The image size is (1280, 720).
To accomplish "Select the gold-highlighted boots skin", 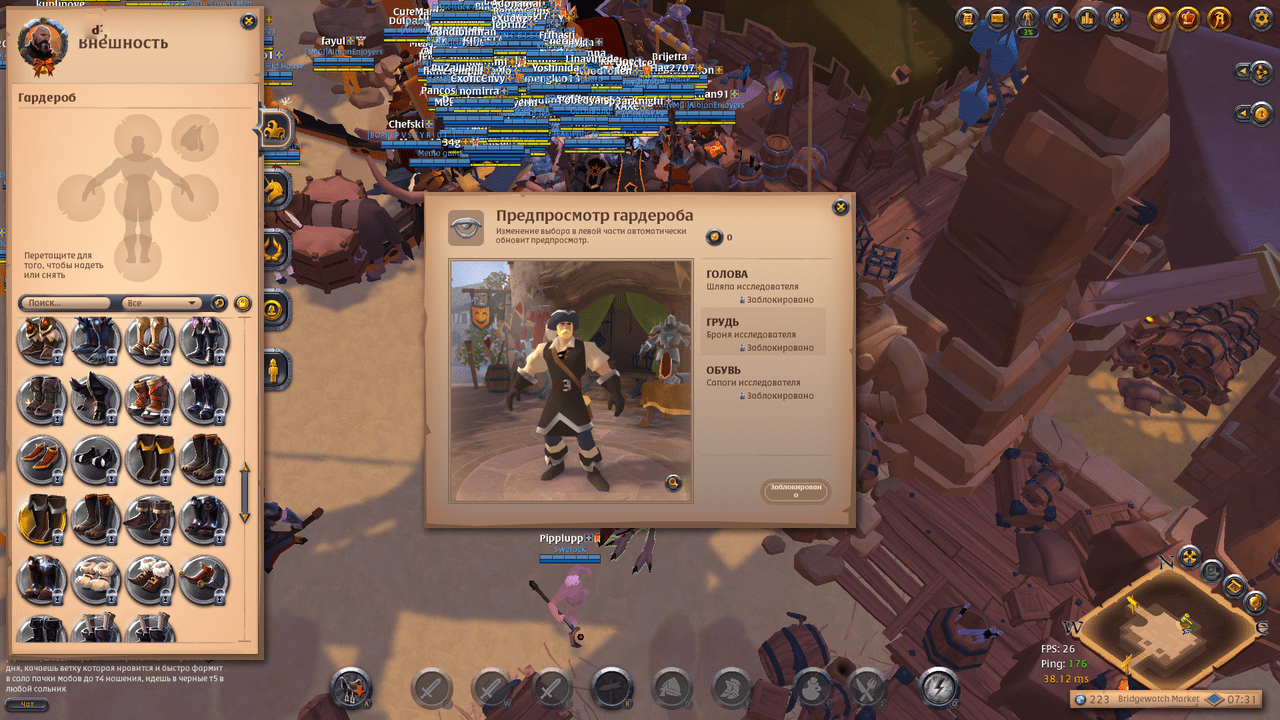I will 41,517.
